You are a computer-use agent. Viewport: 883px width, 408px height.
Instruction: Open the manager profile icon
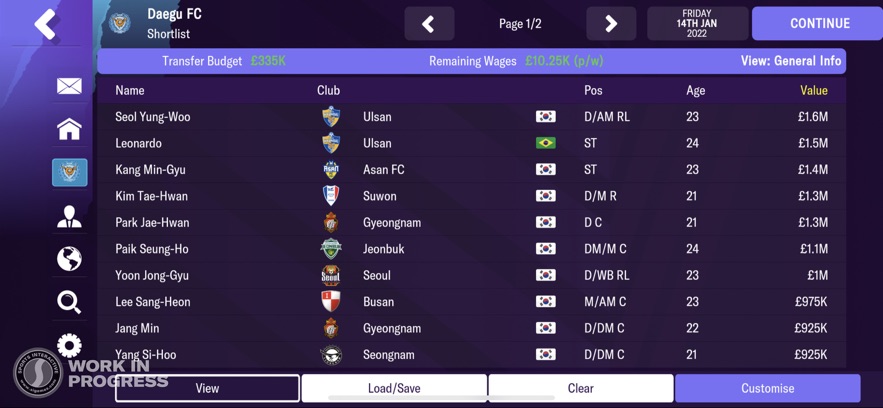click(69, 216)
